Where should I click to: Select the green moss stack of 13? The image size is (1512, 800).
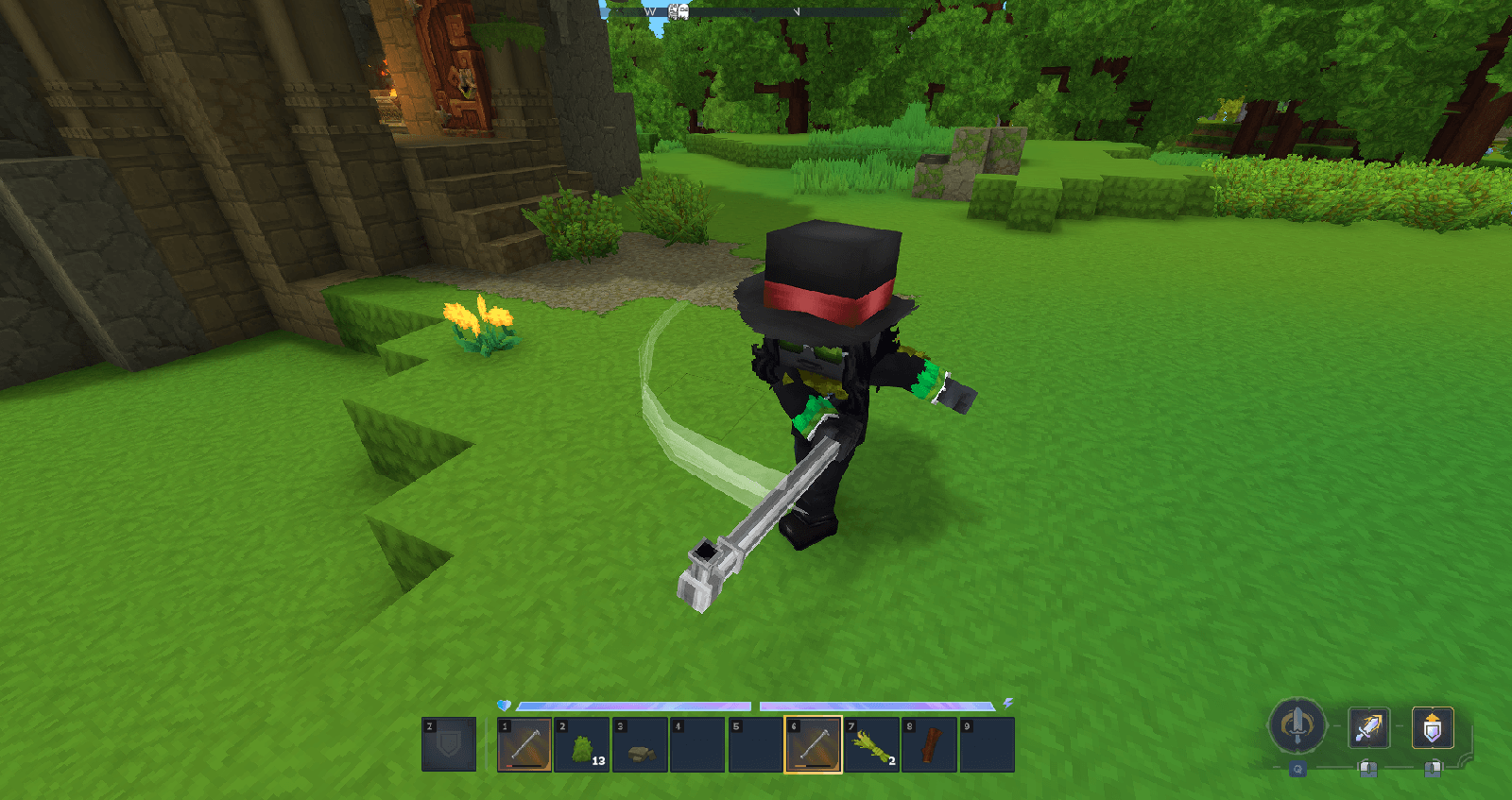point(582,744)
